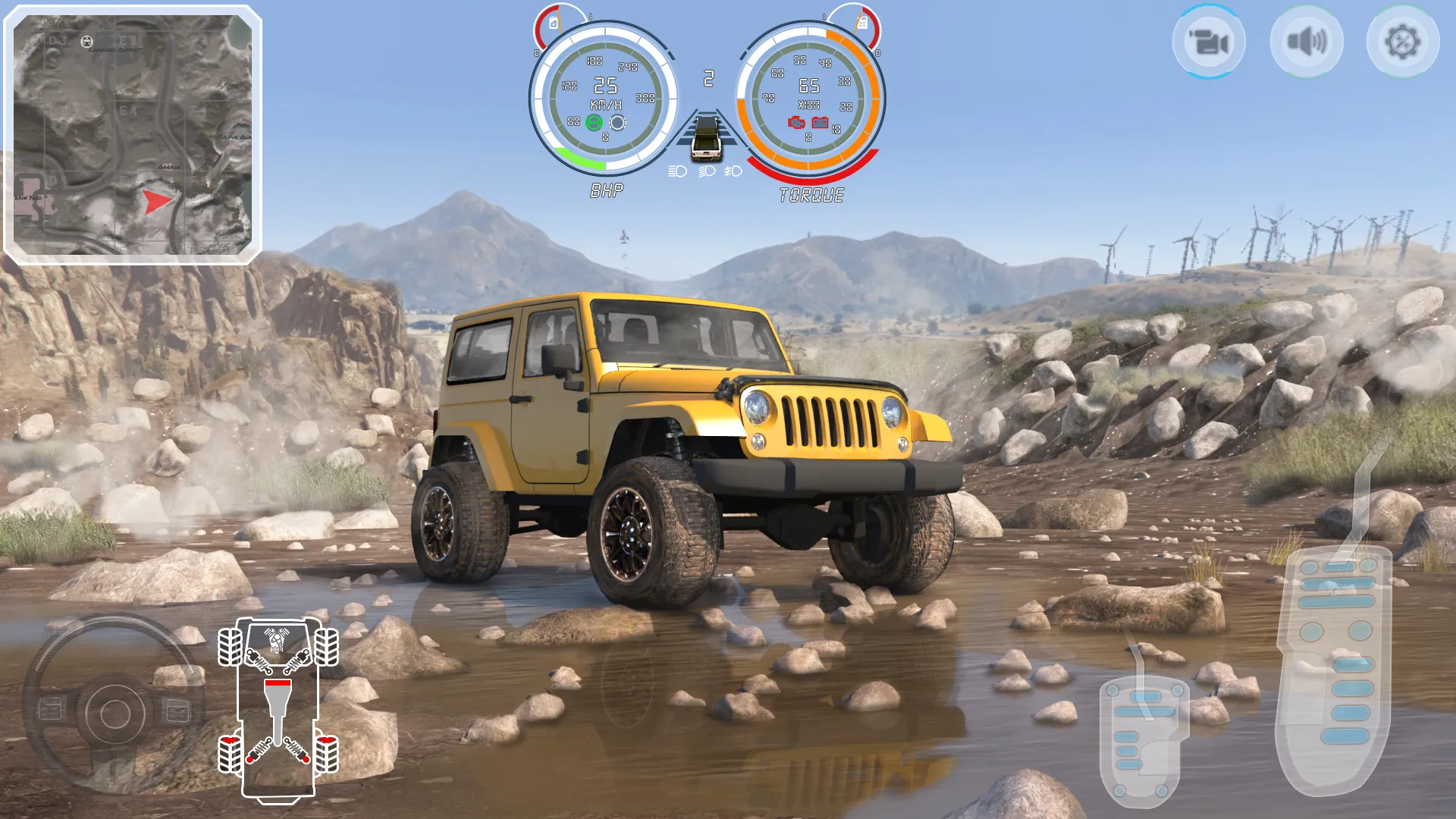Screen dimensions: 1456x819
Task: Mute game audio via the speaker icon
Action: (1306, 42)
